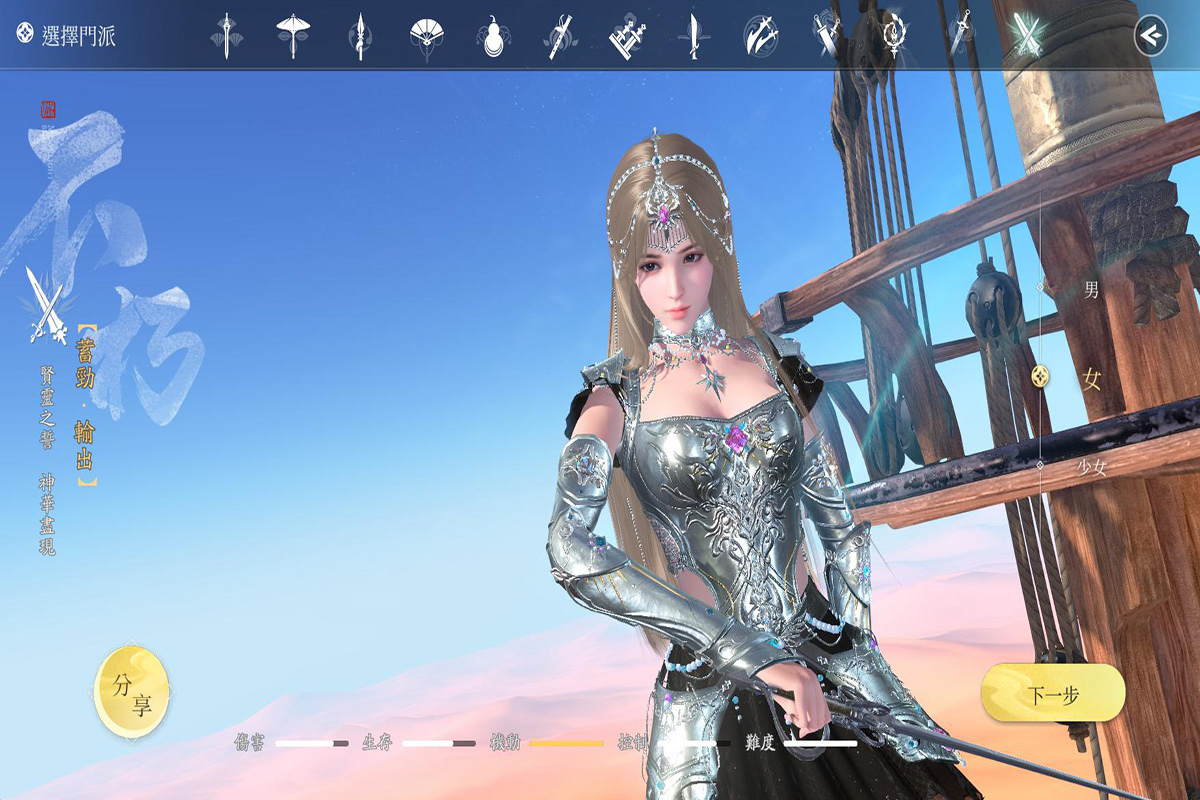Choose the 女 female body type

point(1091,378)
